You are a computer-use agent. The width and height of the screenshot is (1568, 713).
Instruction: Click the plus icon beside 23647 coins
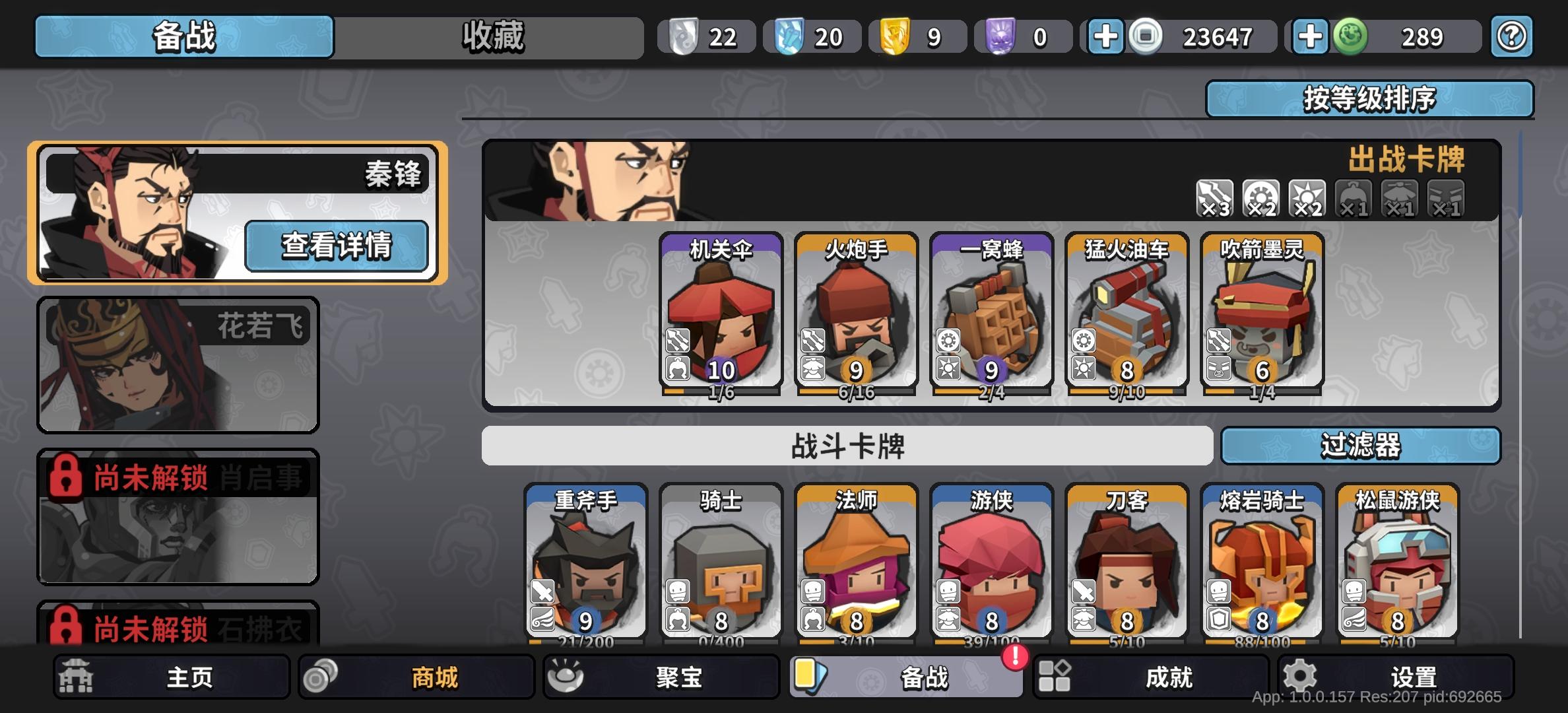tap(1105, 36)
